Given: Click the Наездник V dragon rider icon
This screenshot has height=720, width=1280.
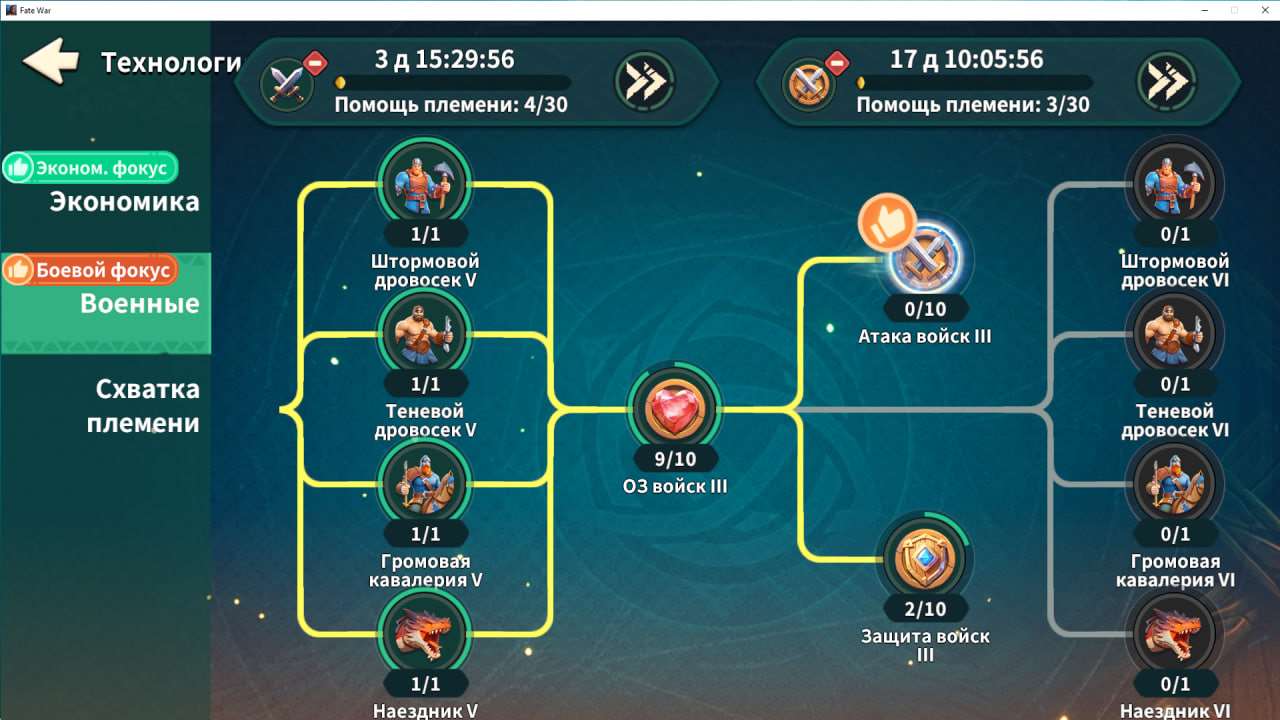Looking at the screenshot, I should point(426,635).
